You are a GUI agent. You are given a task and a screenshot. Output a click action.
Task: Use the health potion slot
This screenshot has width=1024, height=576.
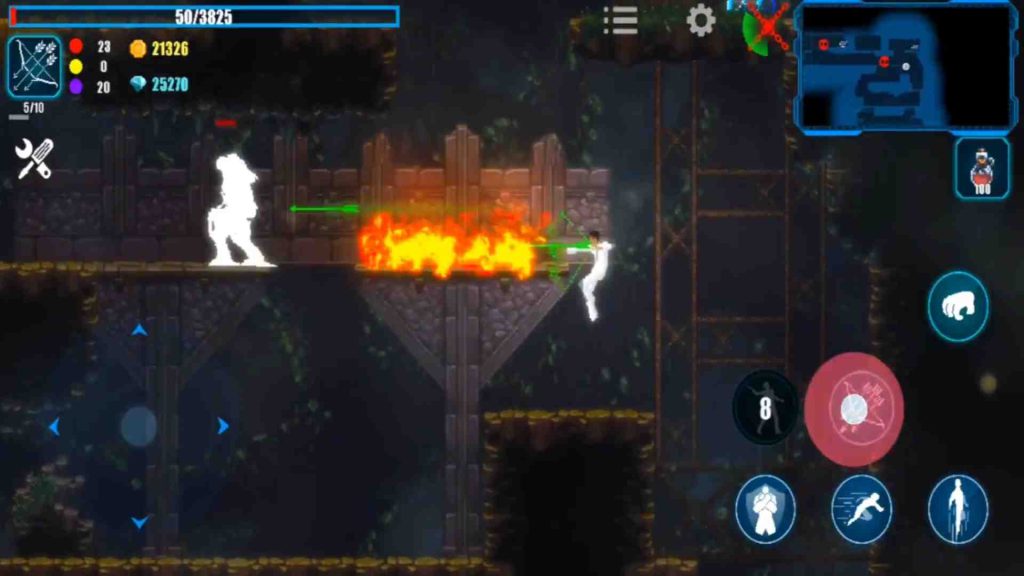coord(981,168)
